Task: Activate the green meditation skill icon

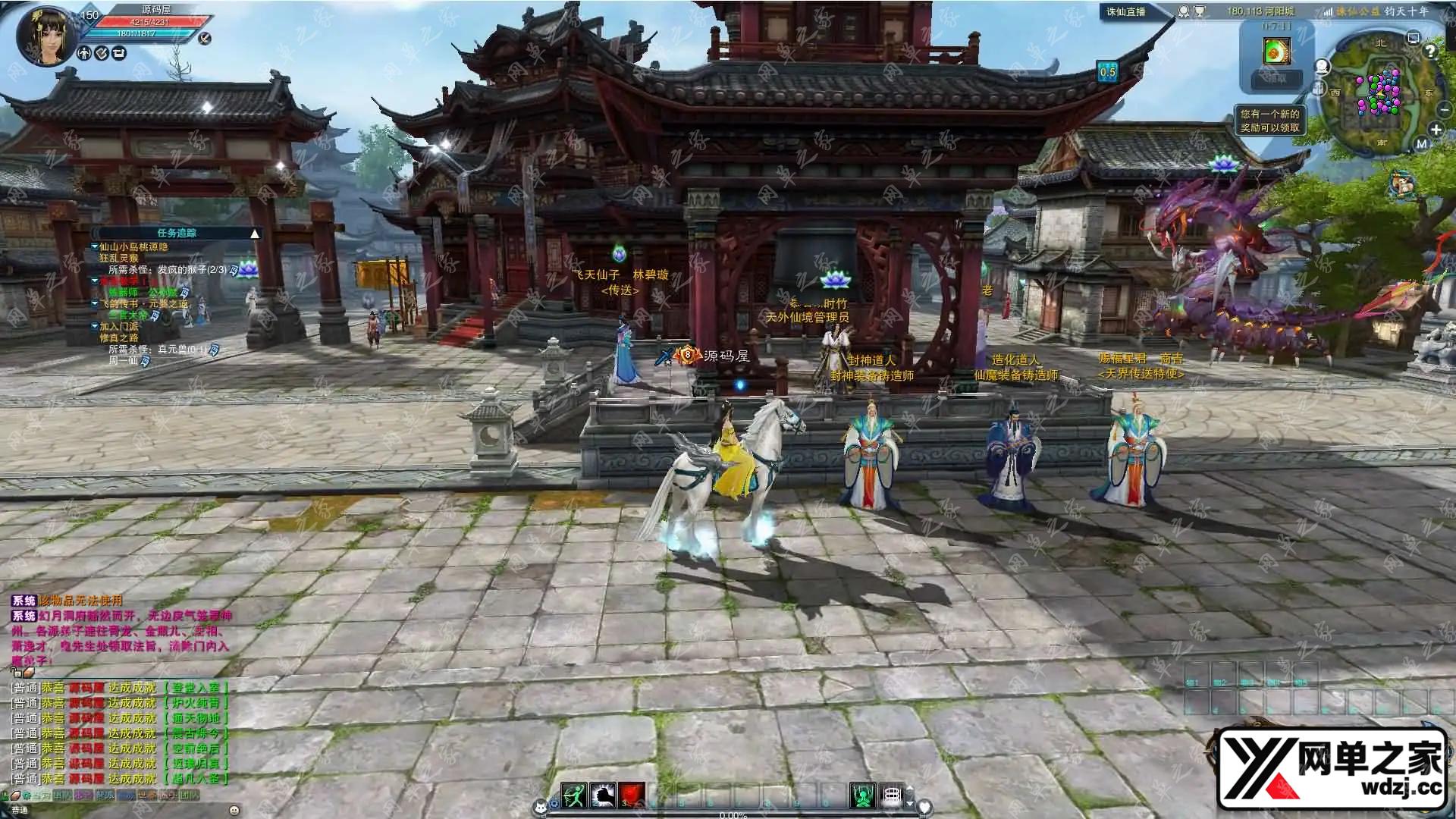Action: pyautogui.click(x=862, y=795)
